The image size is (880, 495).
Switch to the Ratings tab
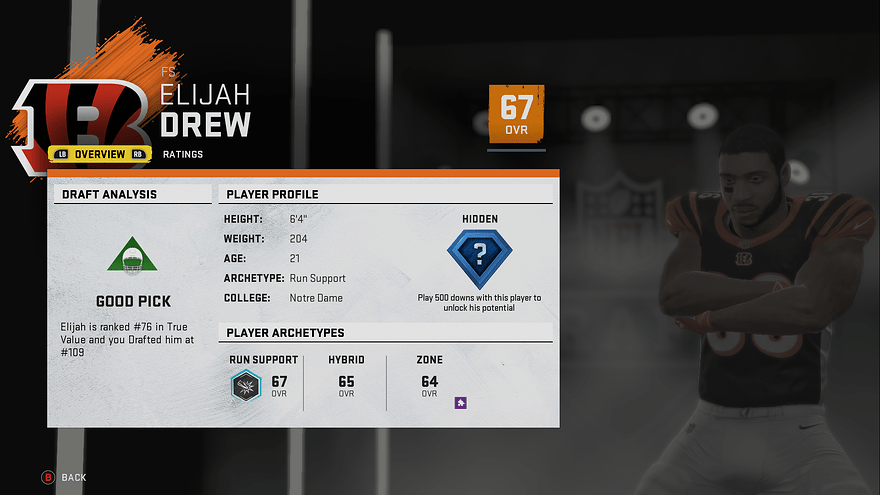pyautogui.click(x=183, y=154)
